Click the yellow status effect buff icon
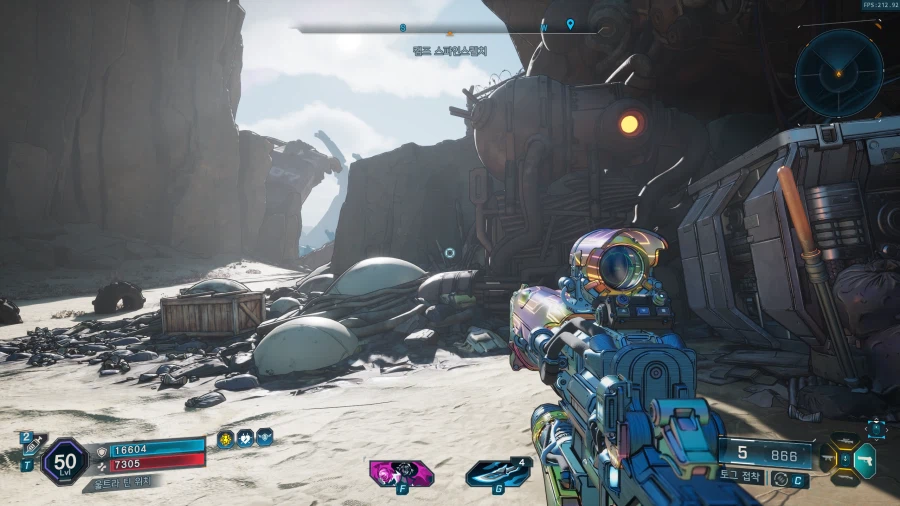This screenshot has height=506, width=900. [x=227, y=437]
